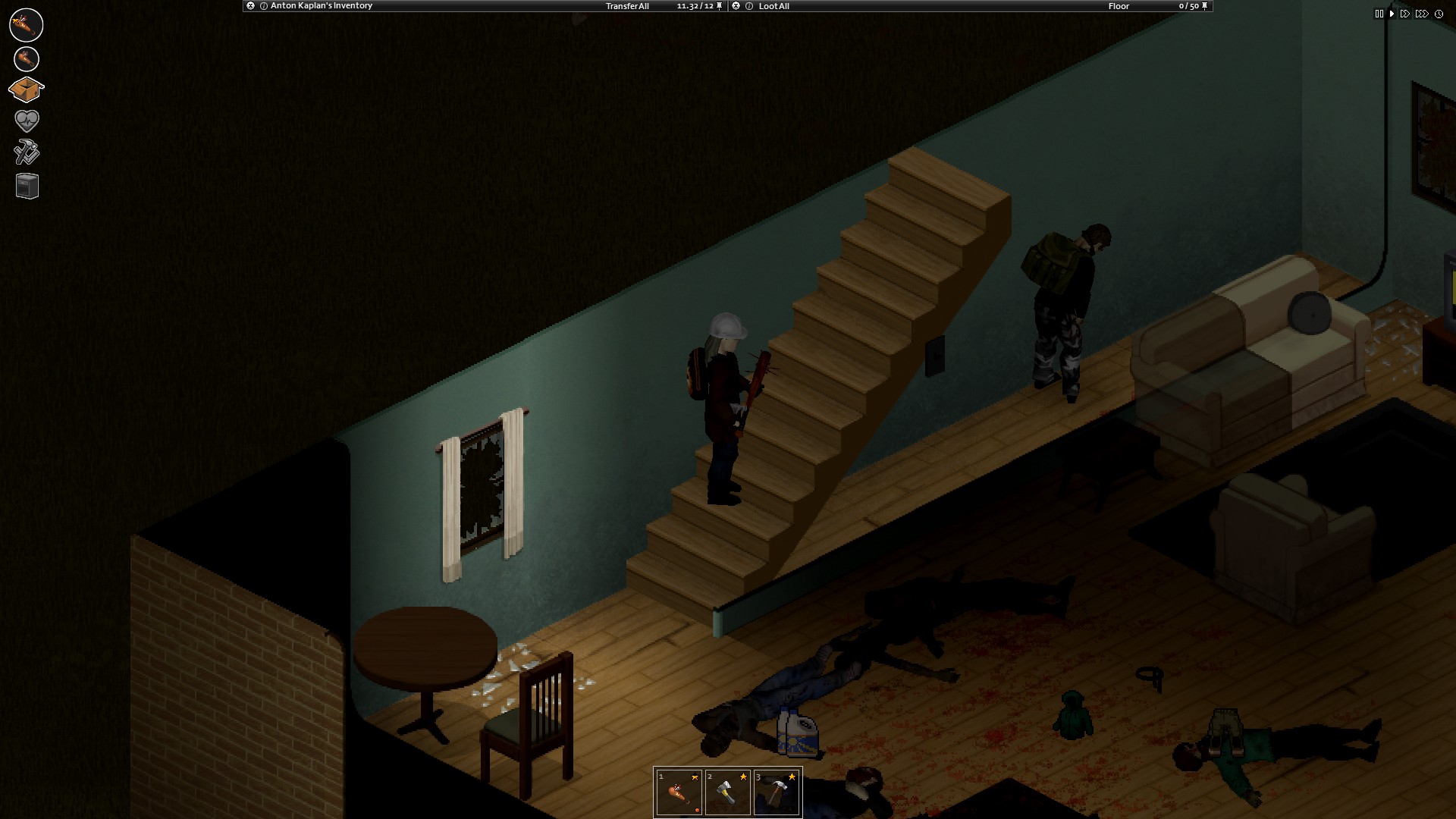
Task: Select hotbar slot 1 spiked bat
Action: [679, 792]
